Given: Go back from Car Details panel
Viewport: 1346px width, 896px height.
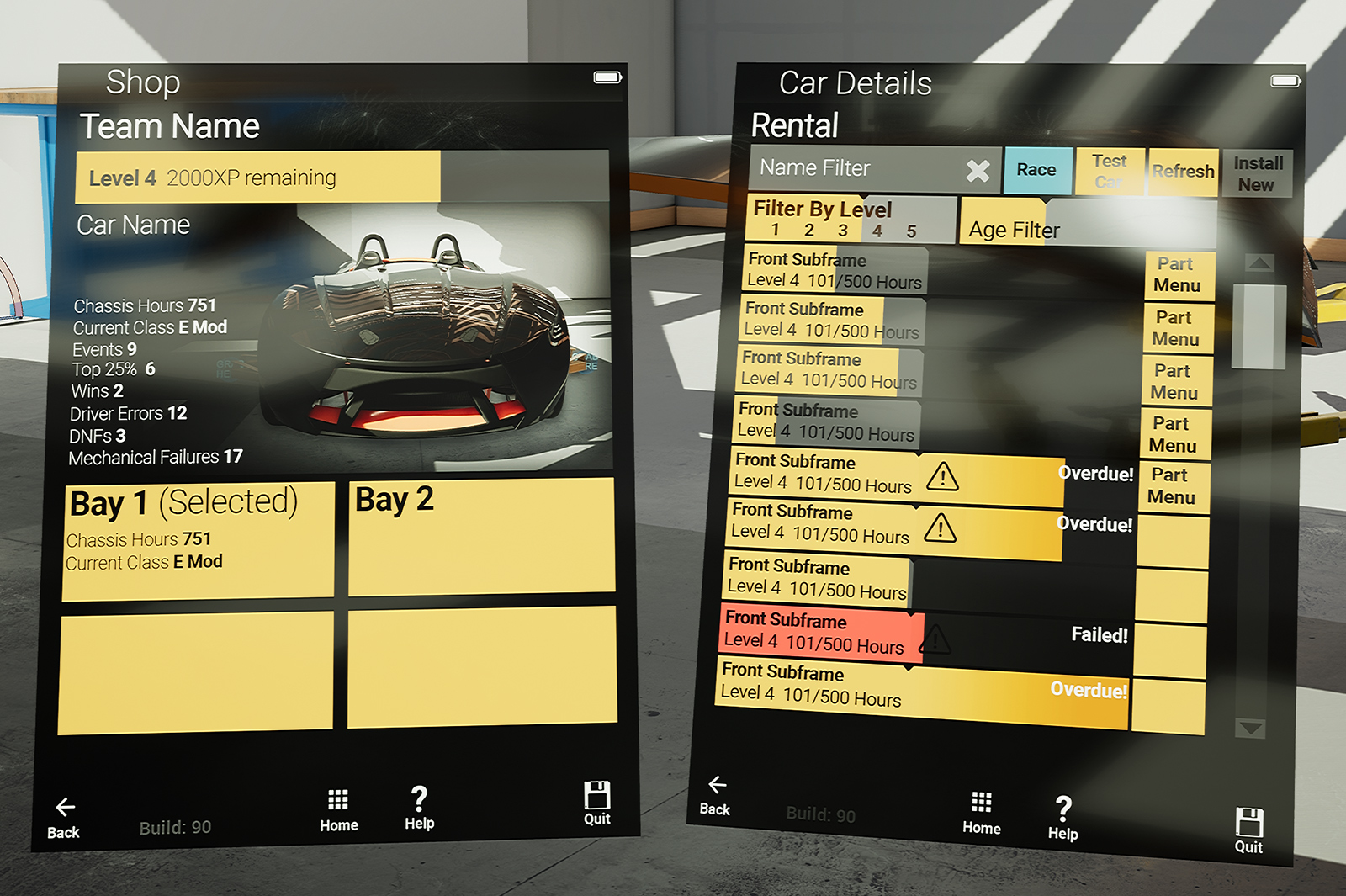Looking at the screenshot, I should click(x=715, y=794).
